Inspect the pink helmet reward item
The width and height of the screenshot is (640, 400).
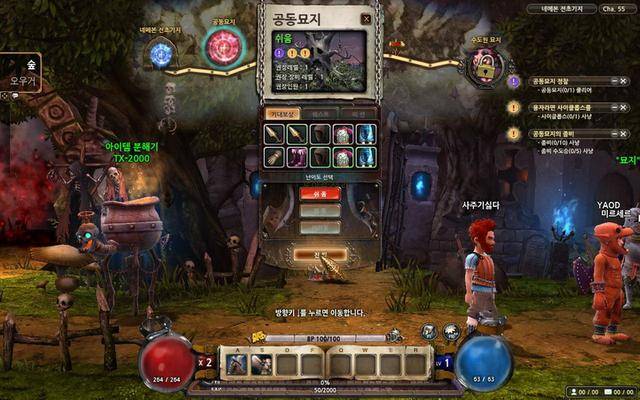click(342, 135)
